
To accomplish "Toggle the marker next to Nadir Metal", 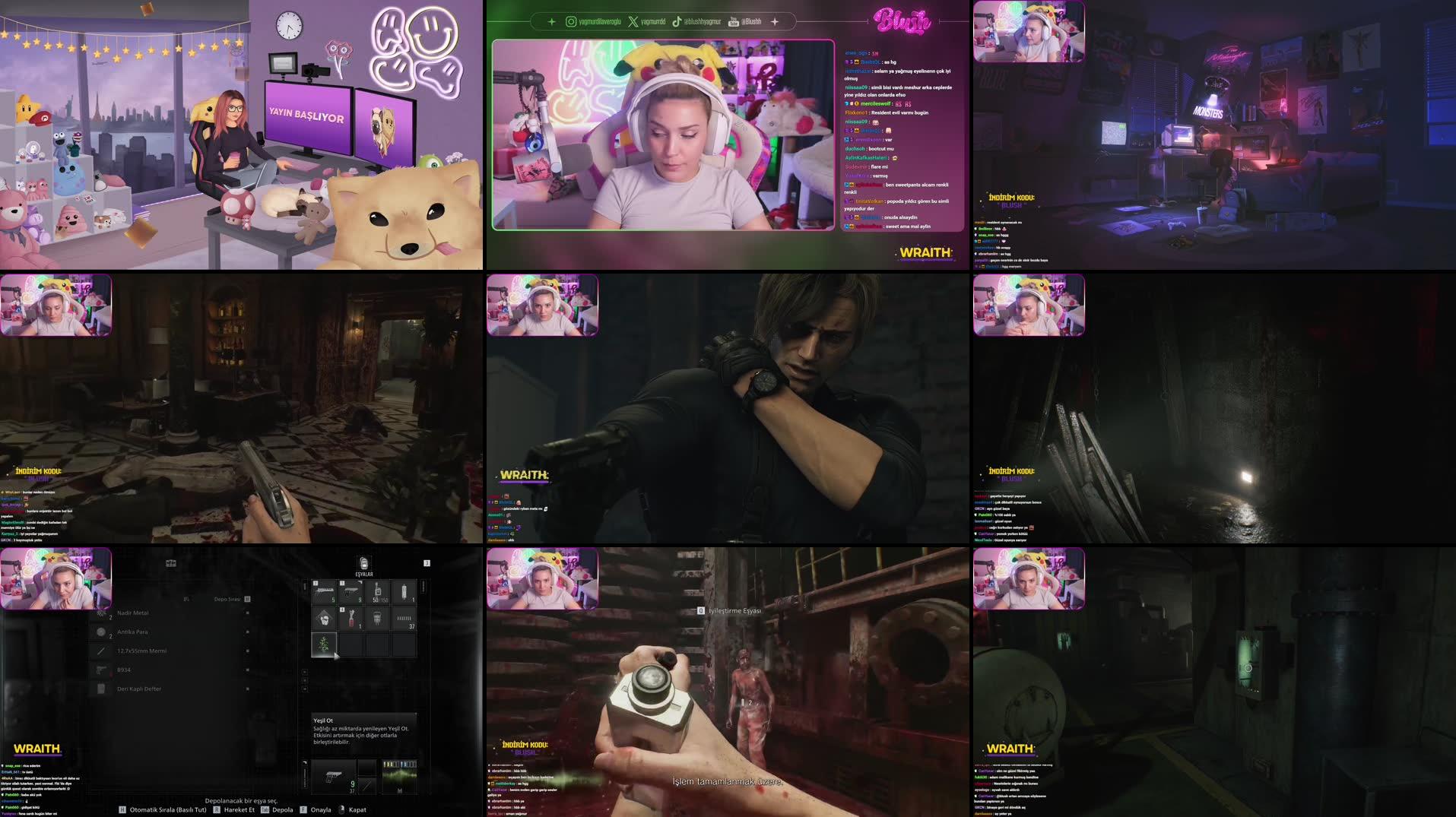I will [x=246, y=613].
